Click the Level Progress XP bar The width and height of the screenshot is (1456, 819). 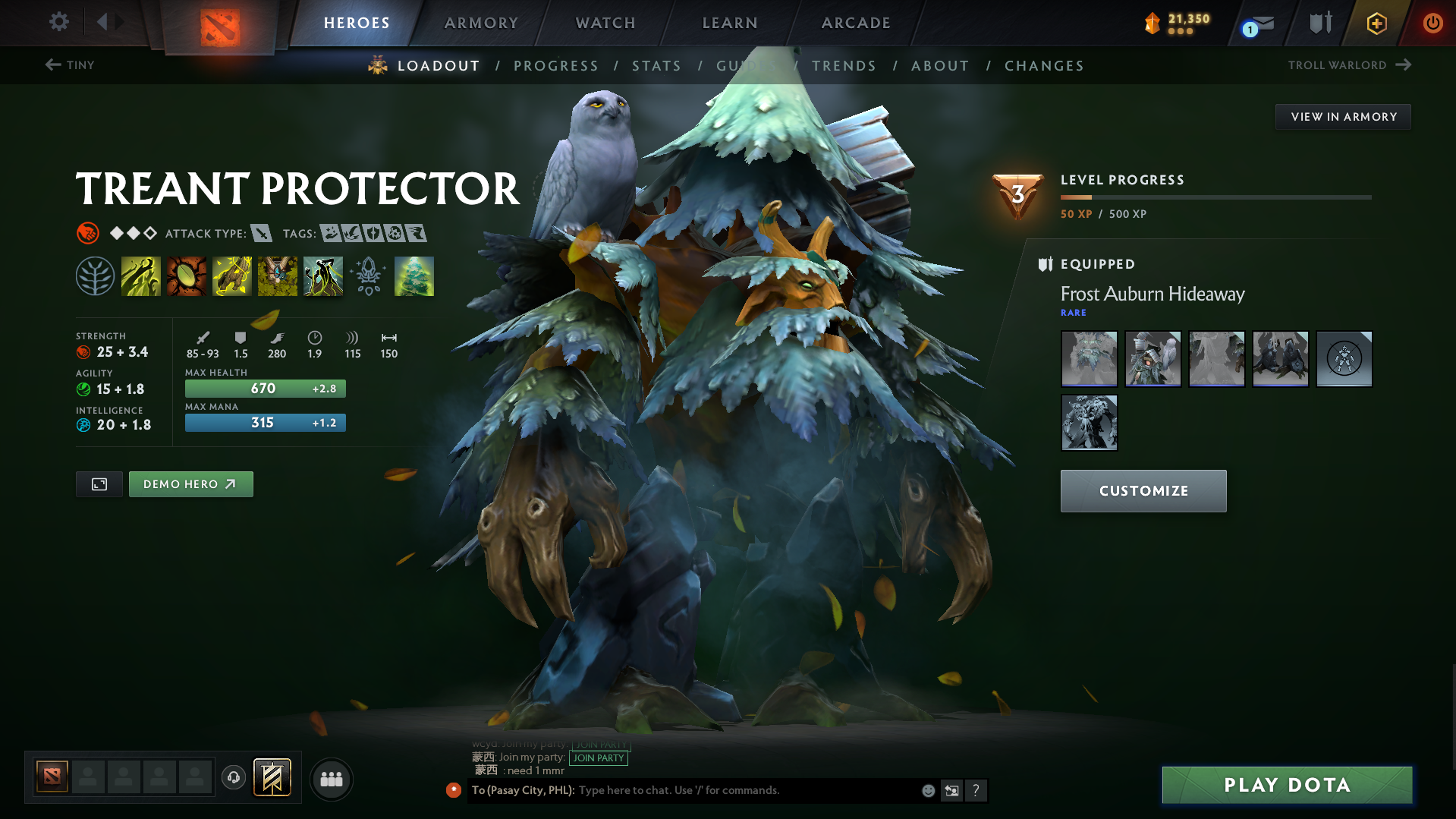point(1215,197)
